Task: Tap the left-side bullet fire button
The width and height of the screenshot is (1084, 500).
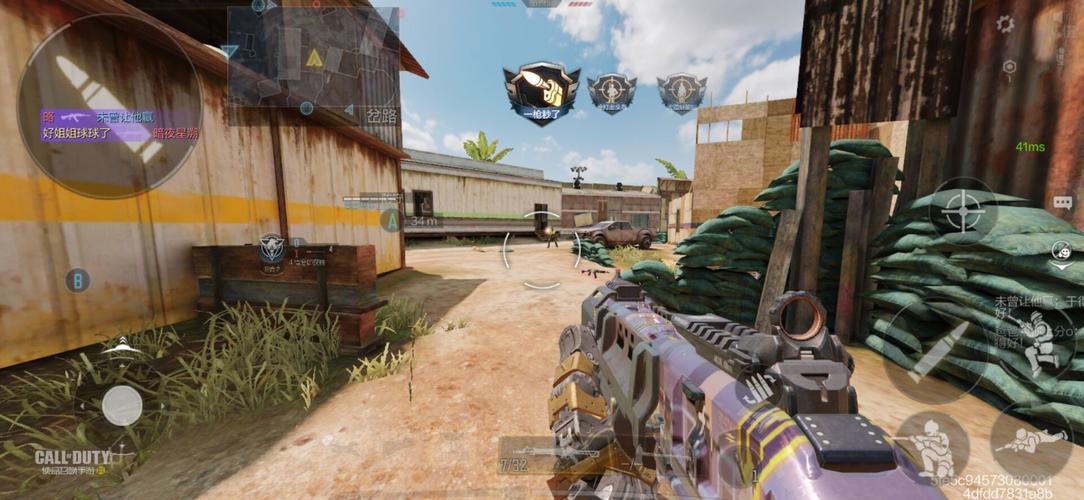Action: pyautogui.click(x=109, y=106)
